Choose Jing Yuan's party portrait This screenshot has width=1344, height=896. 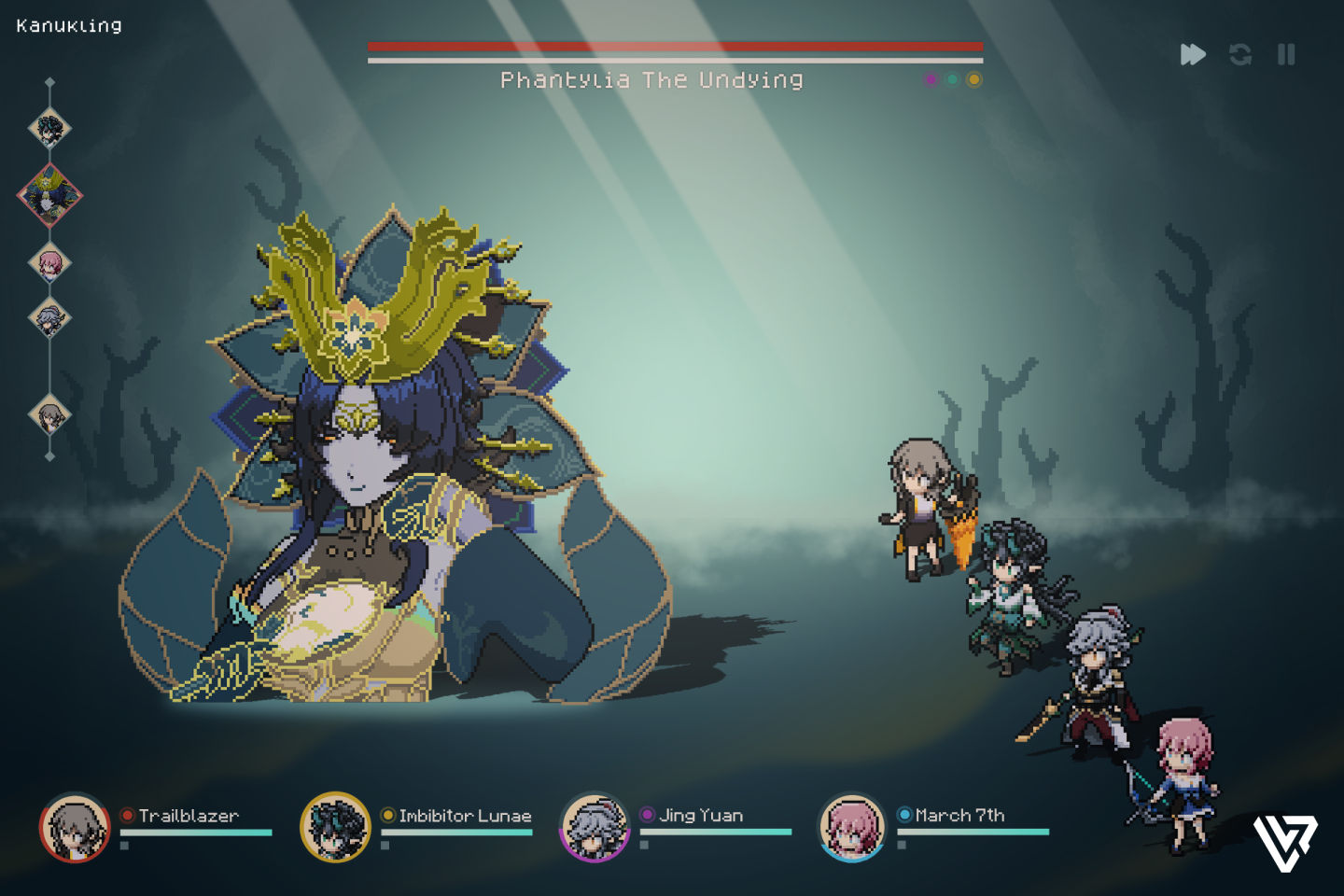(594, 827)
